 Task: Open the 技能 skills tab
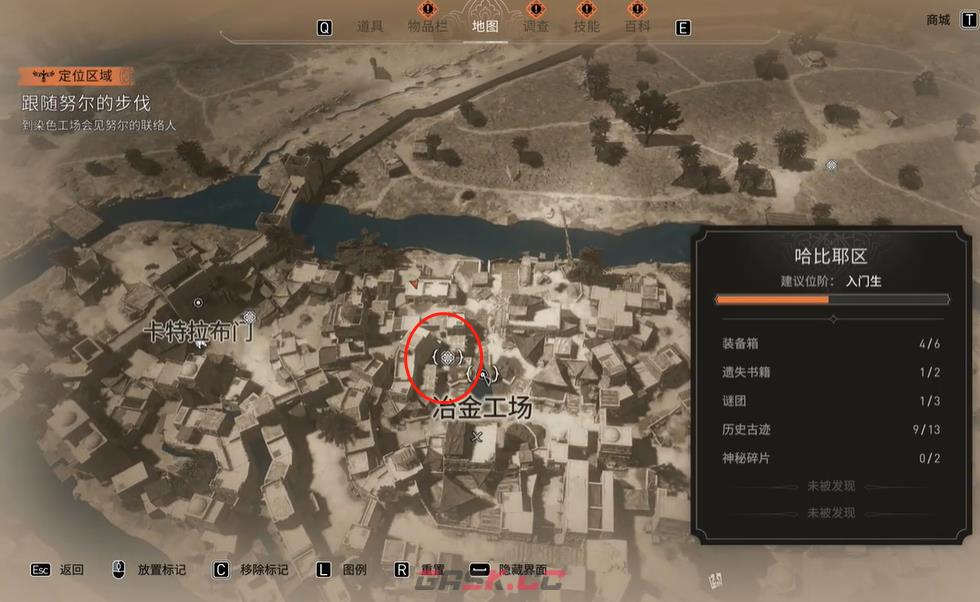point(587,27)
